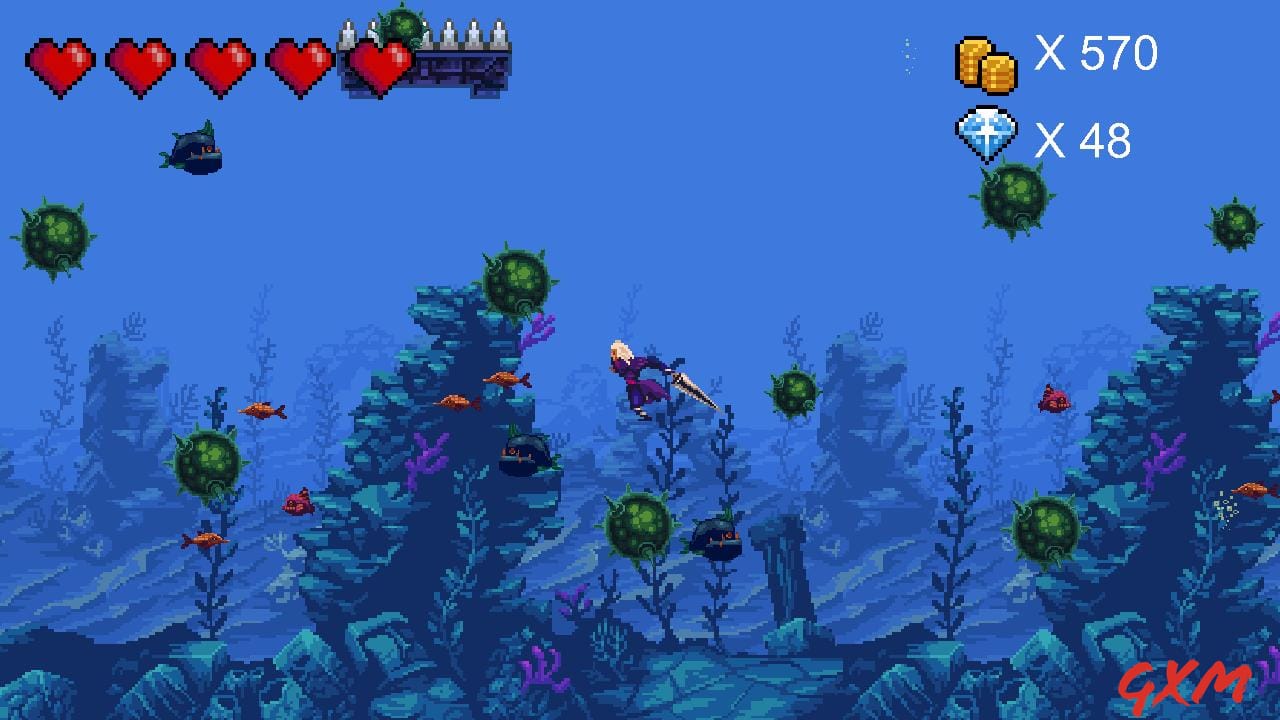Select the piranha resting on the left ledge

tap(528, 455)
